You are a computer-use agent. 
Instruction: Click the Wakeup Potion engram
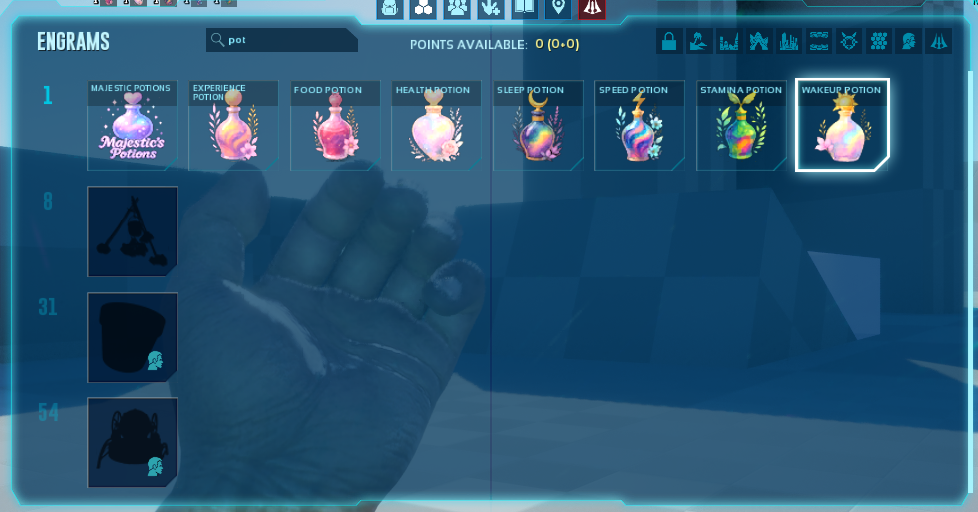[842, 126]
